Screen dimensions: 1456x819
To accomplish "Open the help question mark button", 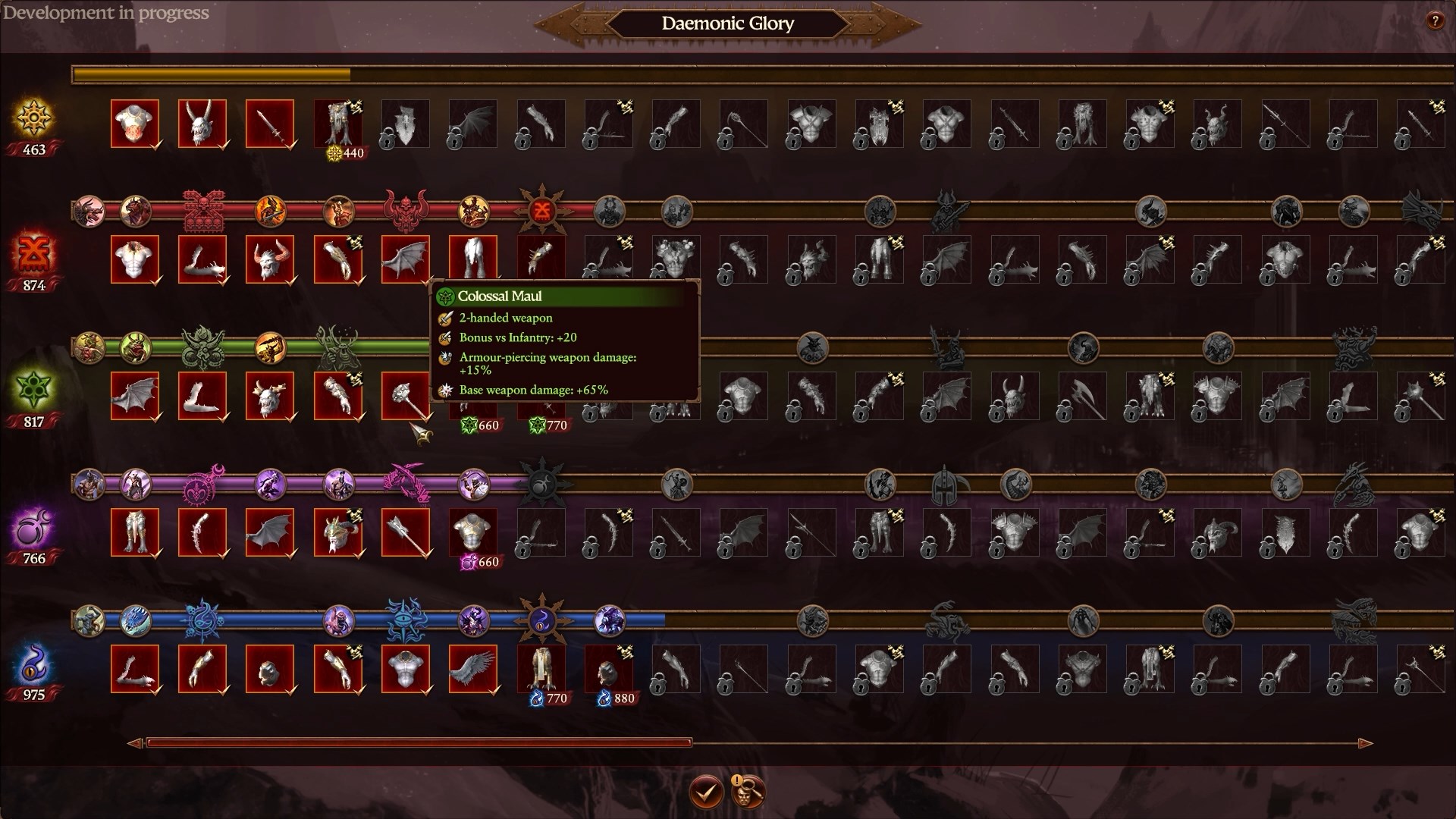I will 1434,21.
